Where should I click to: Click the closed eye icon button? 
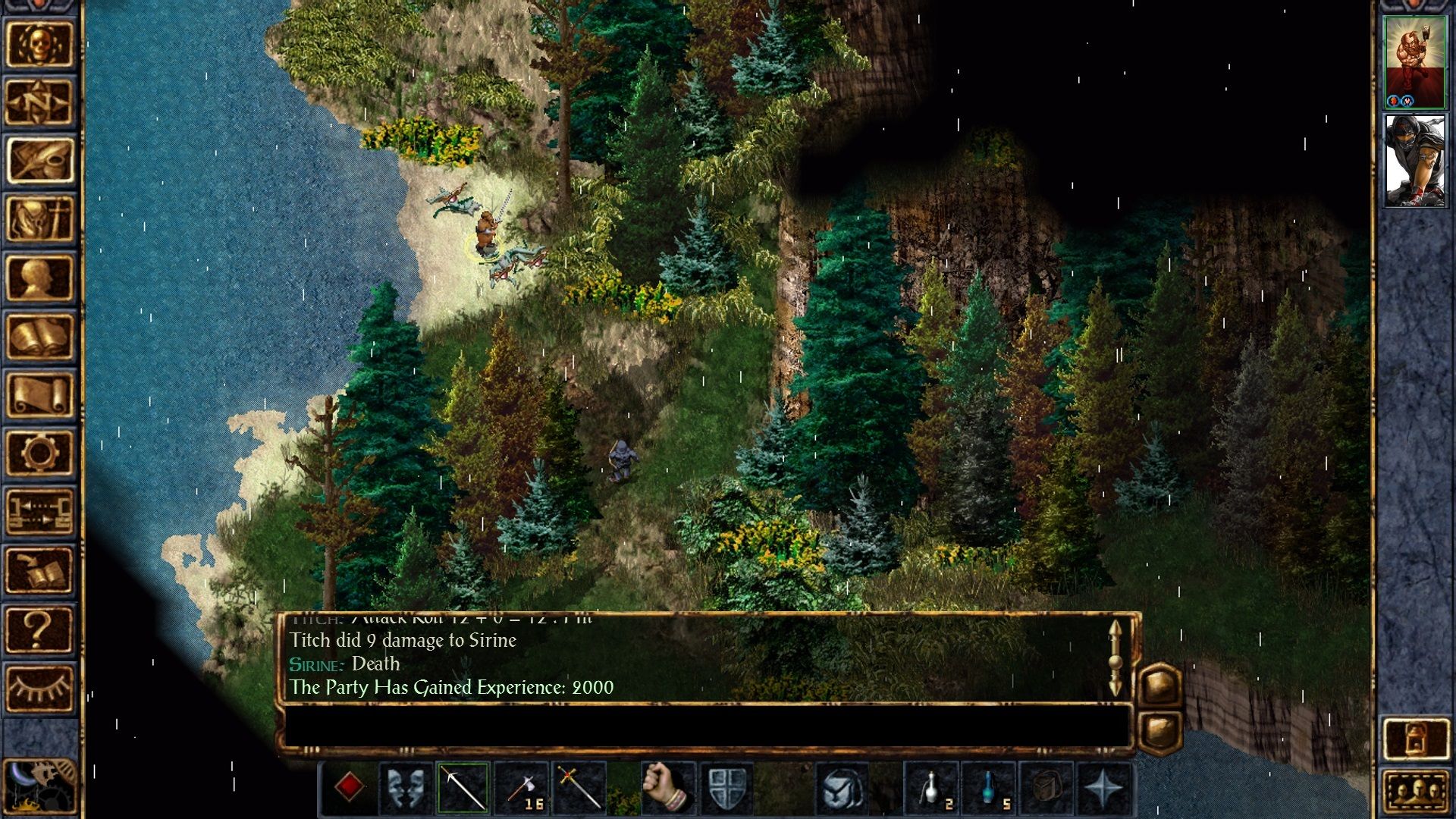point(39,688)
